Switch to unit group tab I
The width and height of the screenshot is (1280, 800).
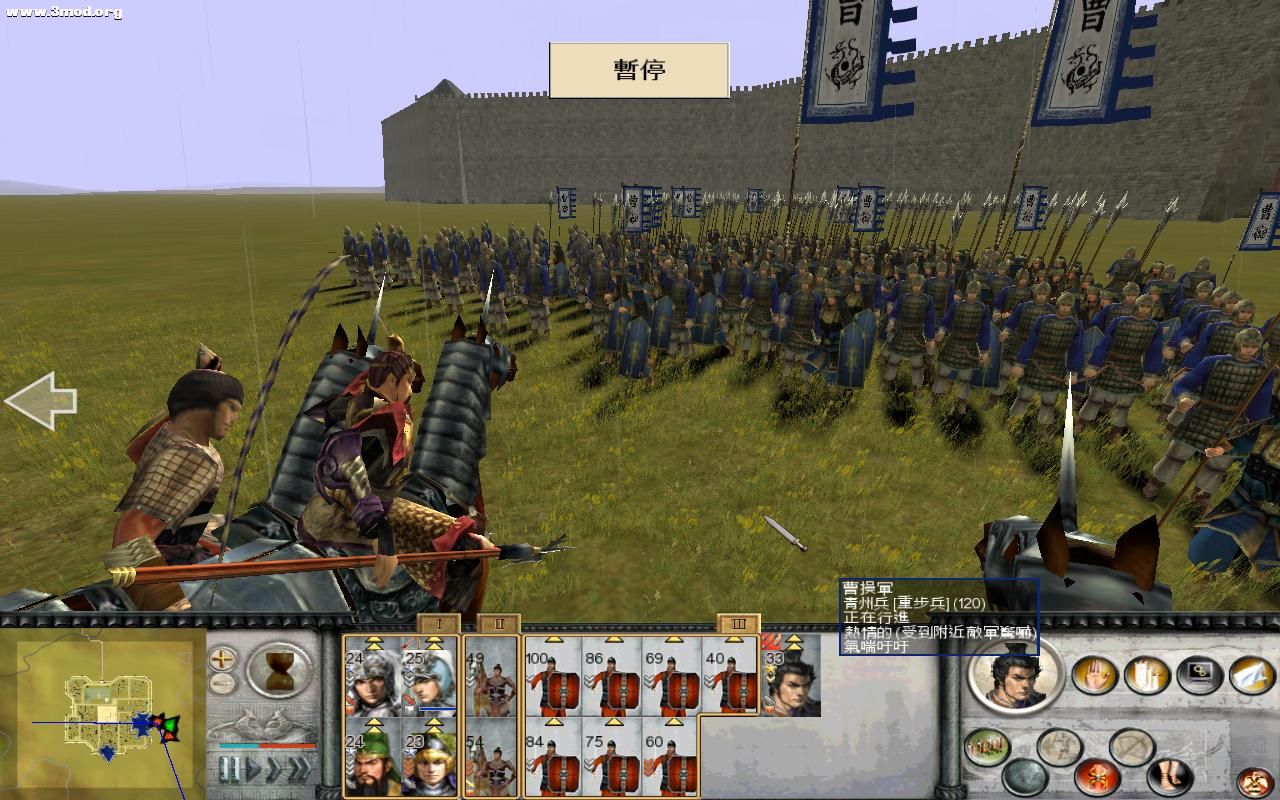click(x=439, y=624)
